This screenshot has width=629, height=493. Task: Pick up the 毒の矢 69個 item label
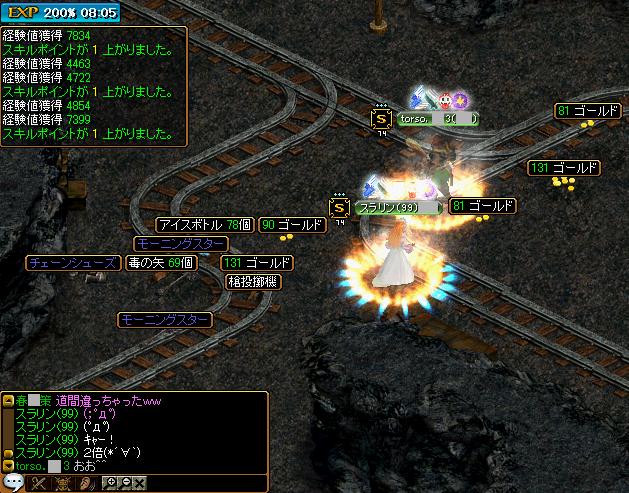coord(161,263)
